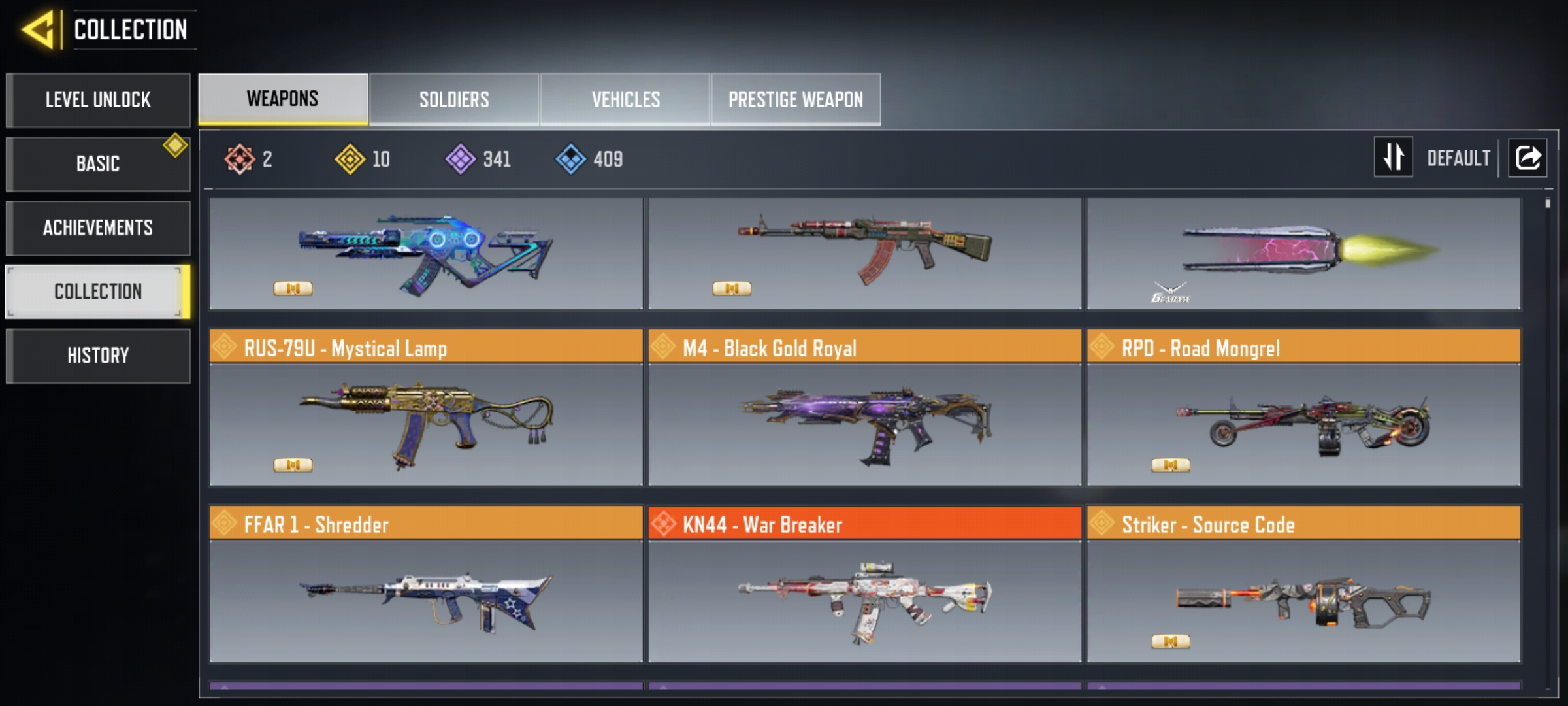Switch to the Prestige Weapon tab
The image size is (1568, 706).
pos(796,99)
